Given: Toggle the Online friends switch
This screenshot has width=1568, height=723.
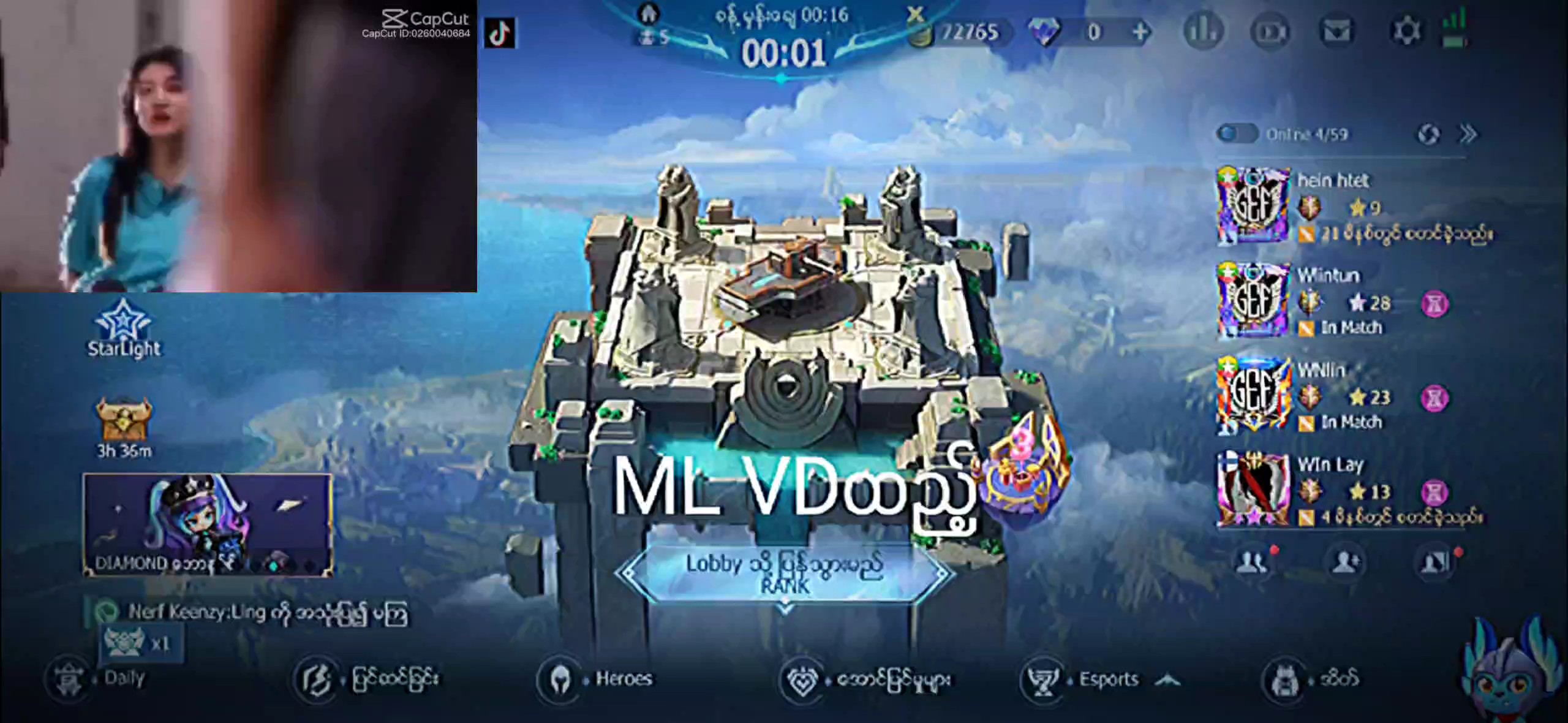Looking at the screenshot, I should pyautogui.click(x=1236, y=134).
